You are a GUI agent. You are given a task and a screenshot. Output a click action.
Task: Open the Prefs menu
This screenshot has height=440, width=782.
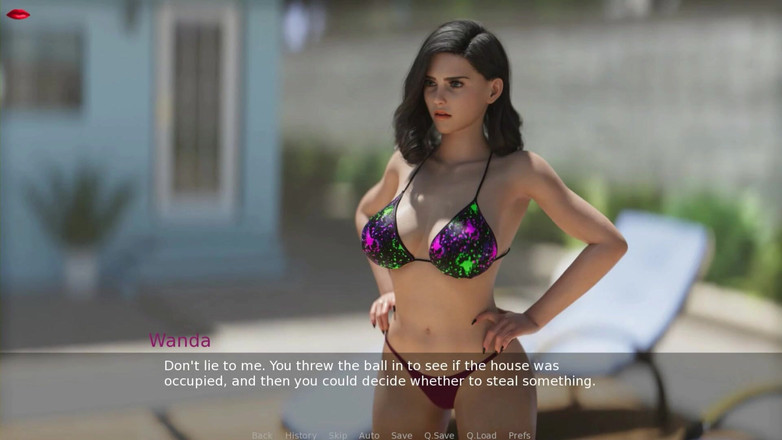pyautogui.click(x=519, y=435)
